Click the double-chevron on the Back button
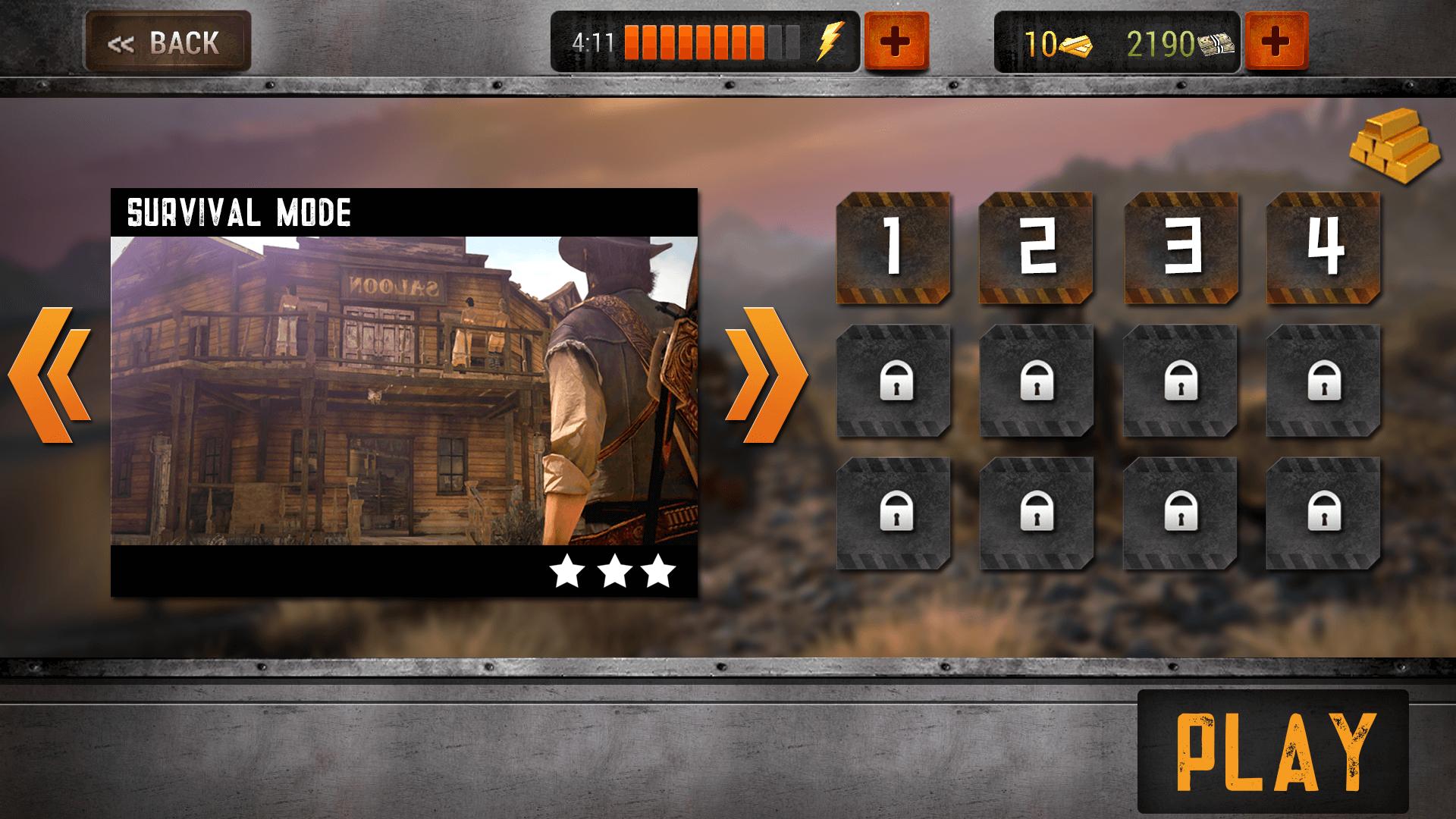Image resolution: width=1456 pixels, height=819 pixels. (x=124, y=42)
